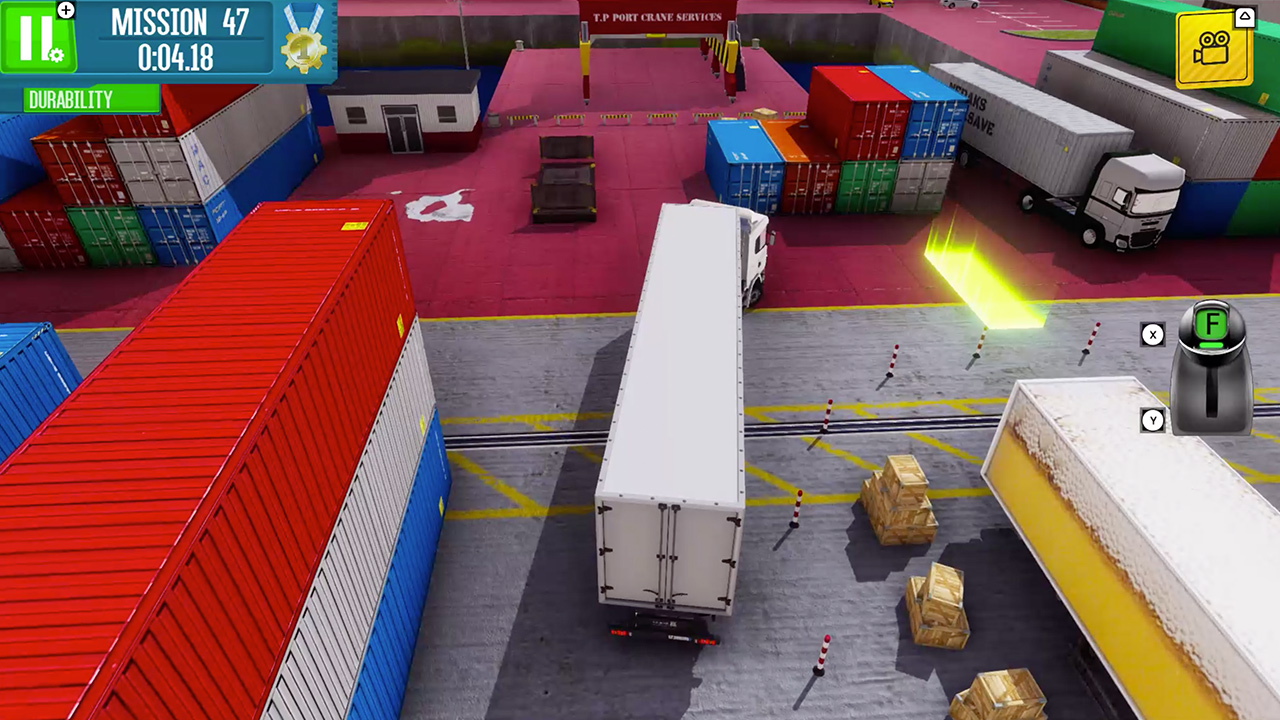This screenshot has height=720, width=1280.
Task: Click the Durability label
Action: tap(70, 100)
